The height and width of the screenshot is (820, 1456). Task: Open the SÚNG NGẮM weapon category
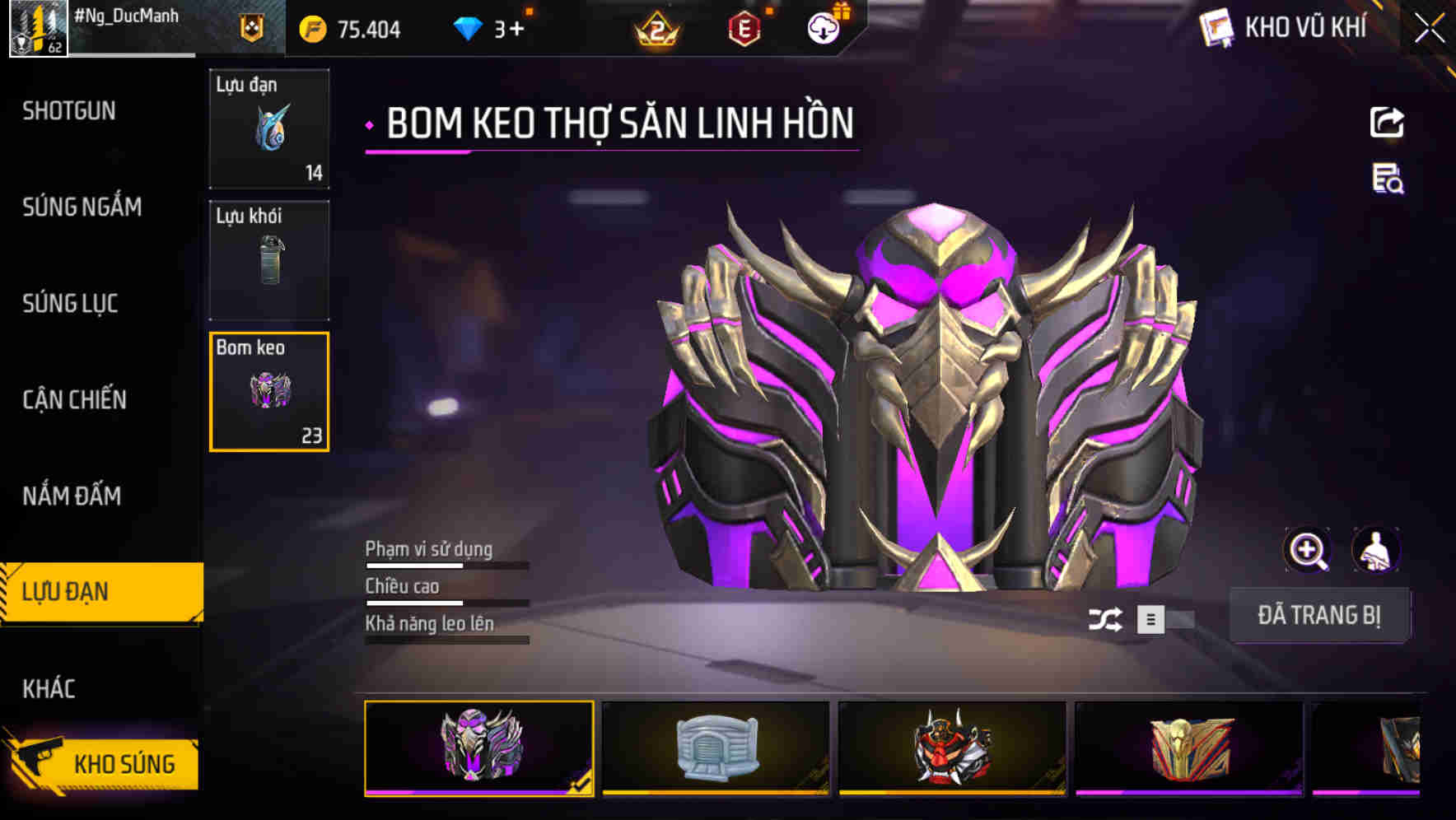click(82, 207)
